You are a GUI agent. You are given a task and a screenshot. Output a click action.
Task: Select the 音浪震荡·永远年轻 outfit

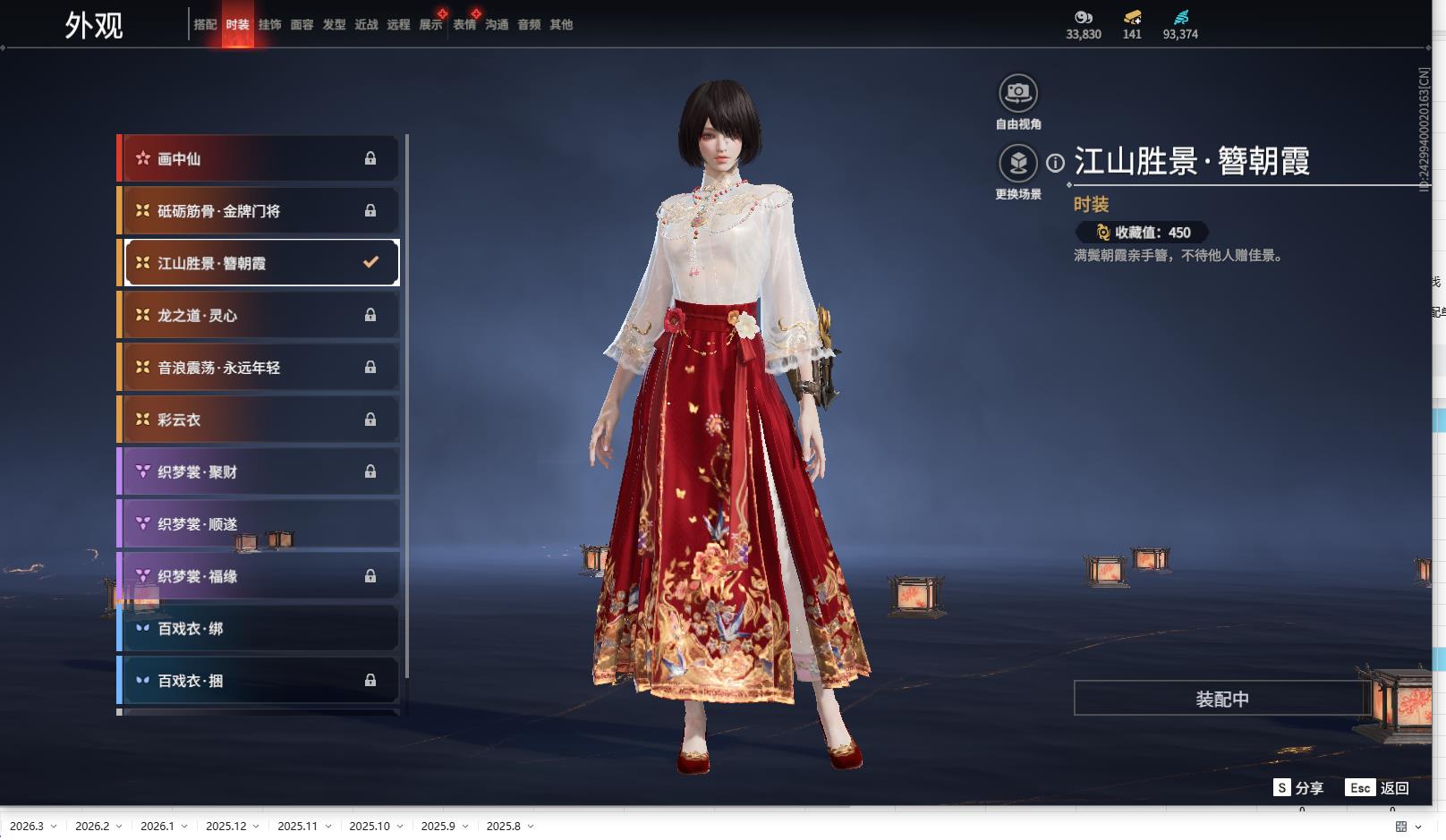click(x=258, y=368)
